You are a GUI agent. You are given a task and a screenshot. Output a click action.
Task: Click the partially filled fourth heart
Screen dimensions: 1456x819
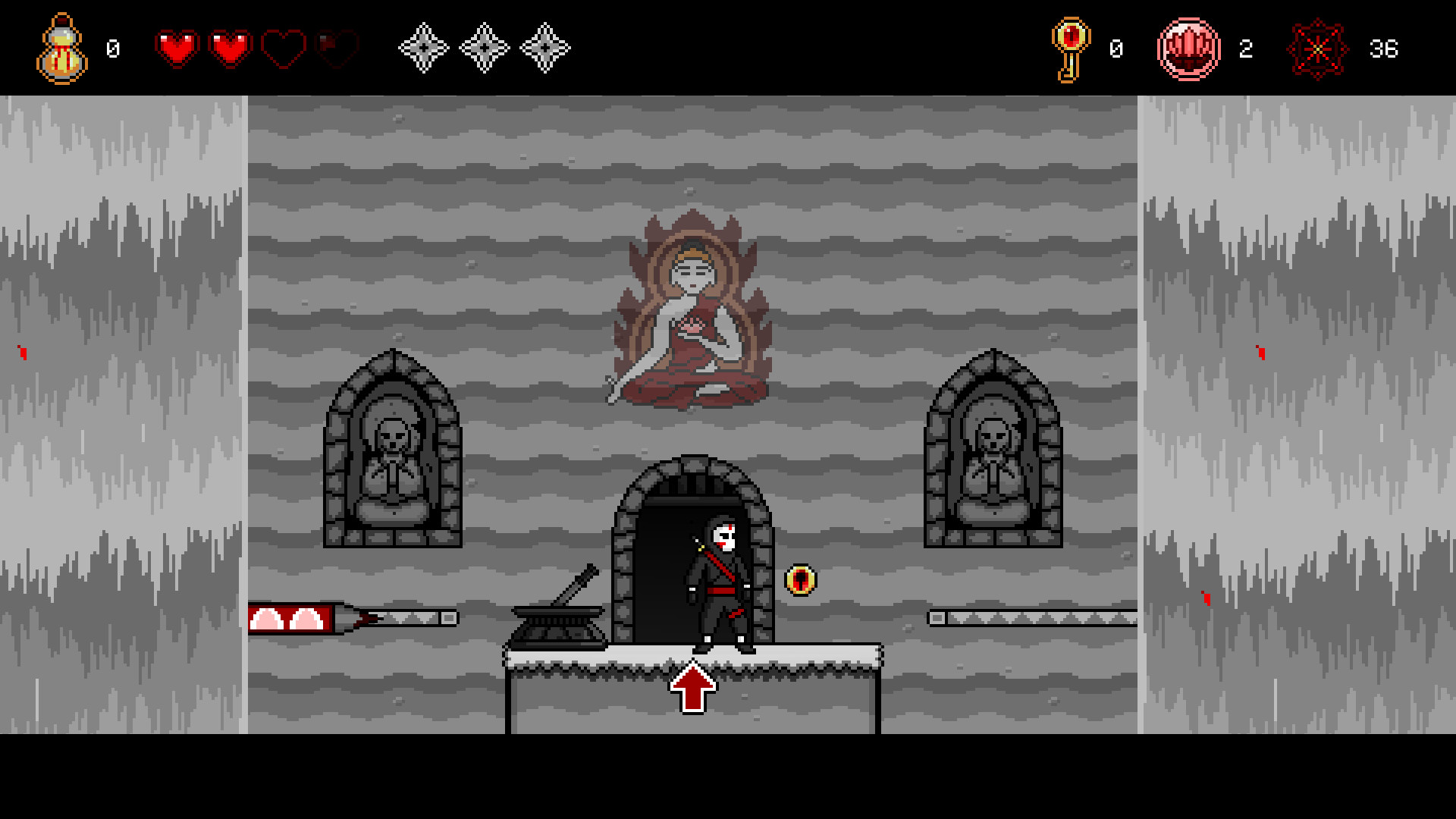(336, 47)
